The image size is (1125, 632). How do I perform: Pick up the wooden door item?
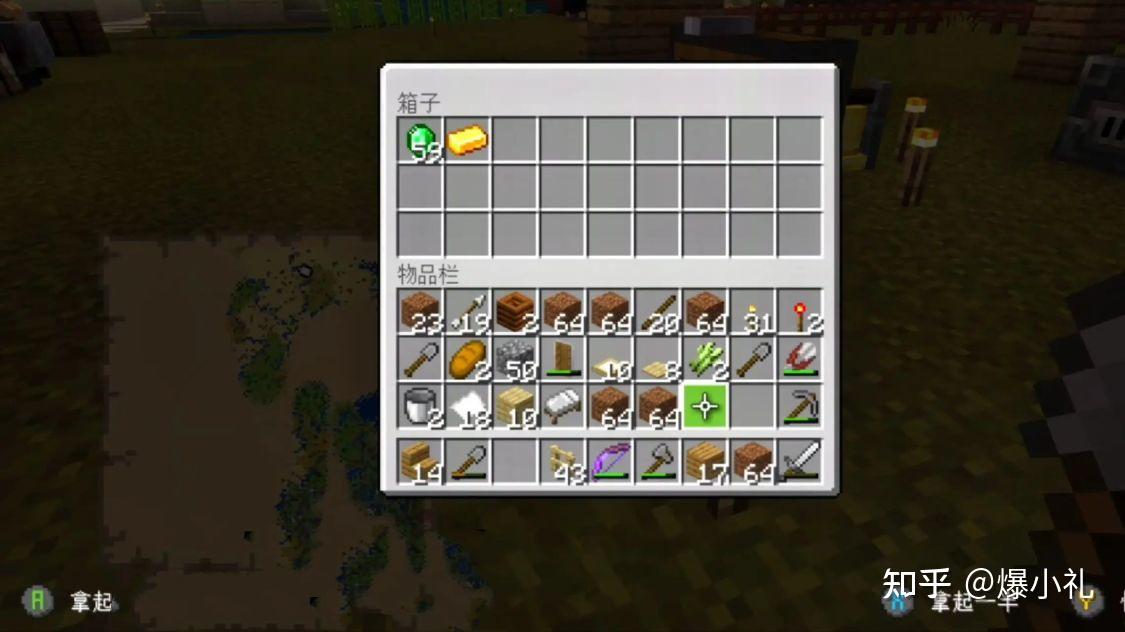[563, 359]
